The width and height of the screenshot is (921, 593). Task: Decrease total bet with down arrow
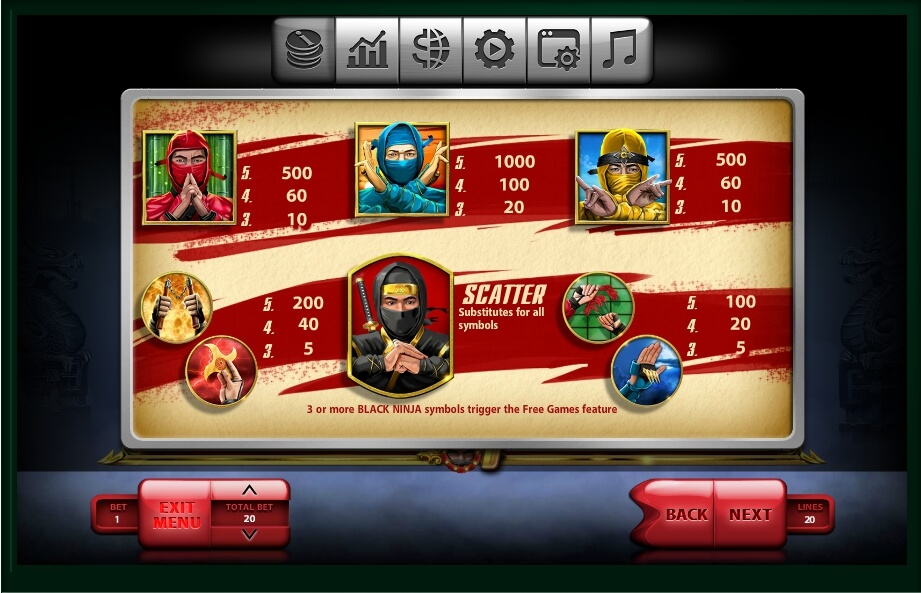click(250, 535)
